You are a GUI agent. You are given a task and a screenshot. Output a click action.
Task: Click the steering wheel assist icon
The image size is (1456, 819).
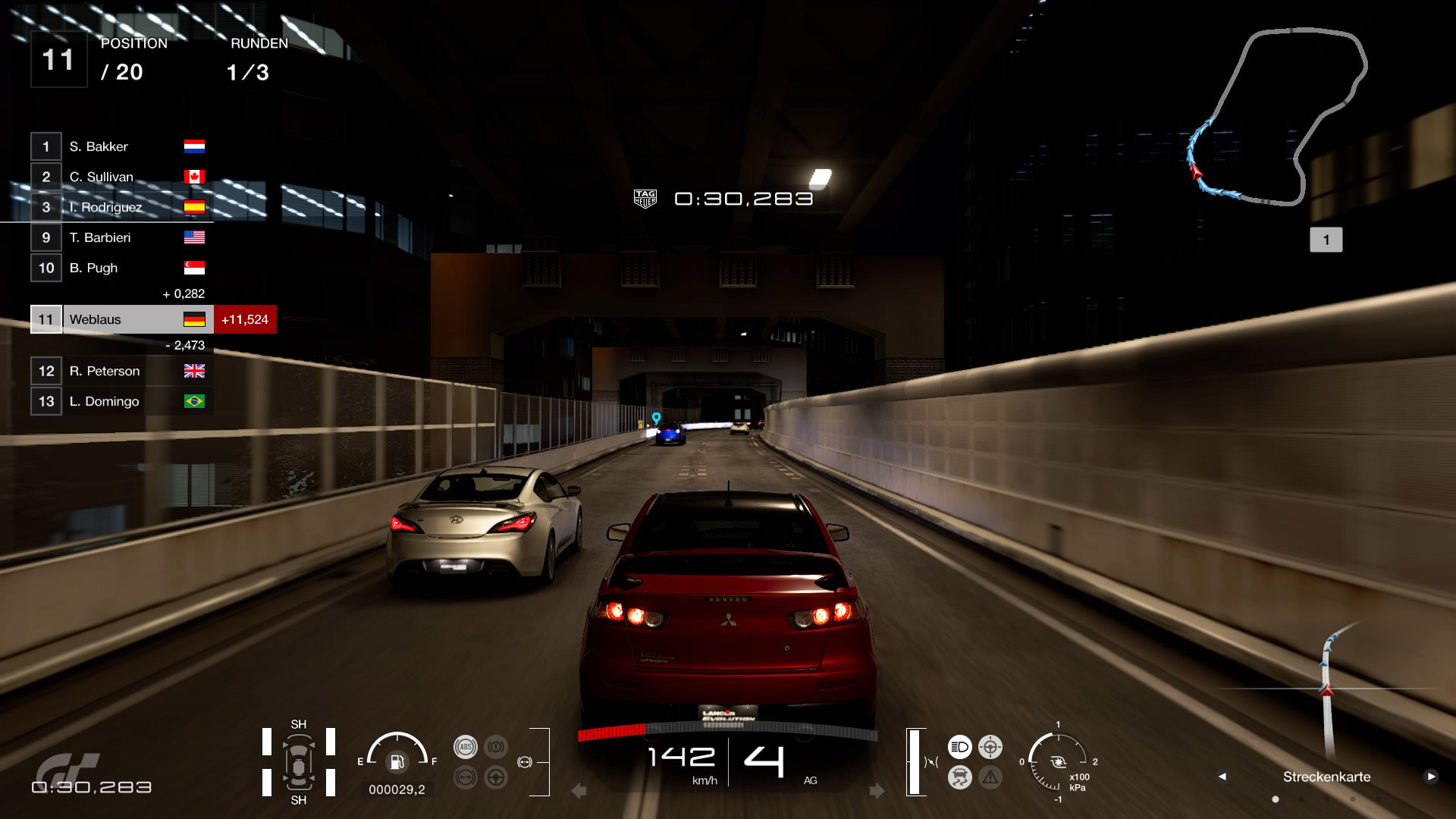coord(496,777)
